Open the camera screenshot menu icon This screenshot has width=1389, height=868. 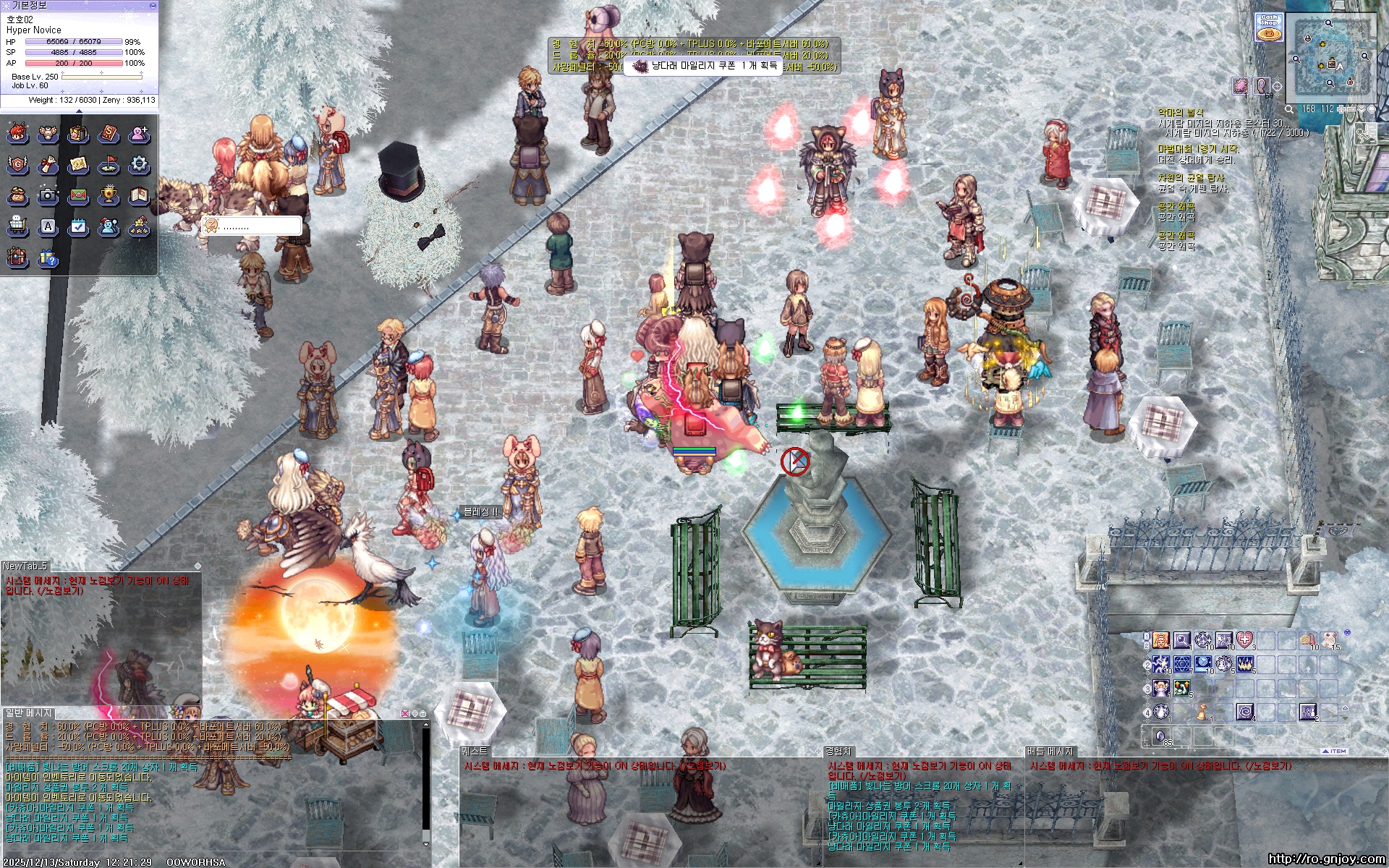pyautogui.click(x=48, y=195)
